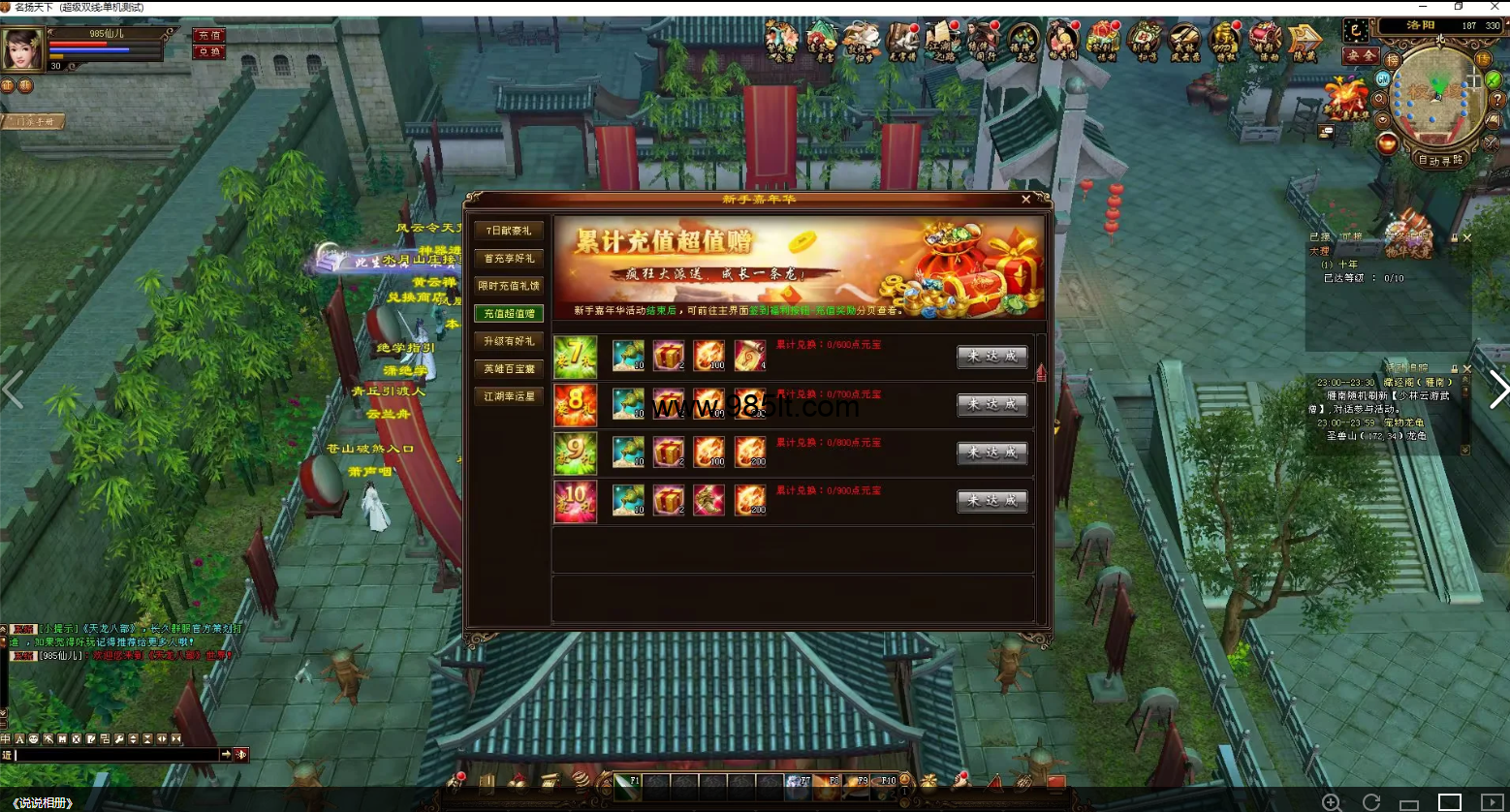Select the 限时充值礼馈 tab
The width and height of the screenshot is (1510, 812).
point(509,286)
